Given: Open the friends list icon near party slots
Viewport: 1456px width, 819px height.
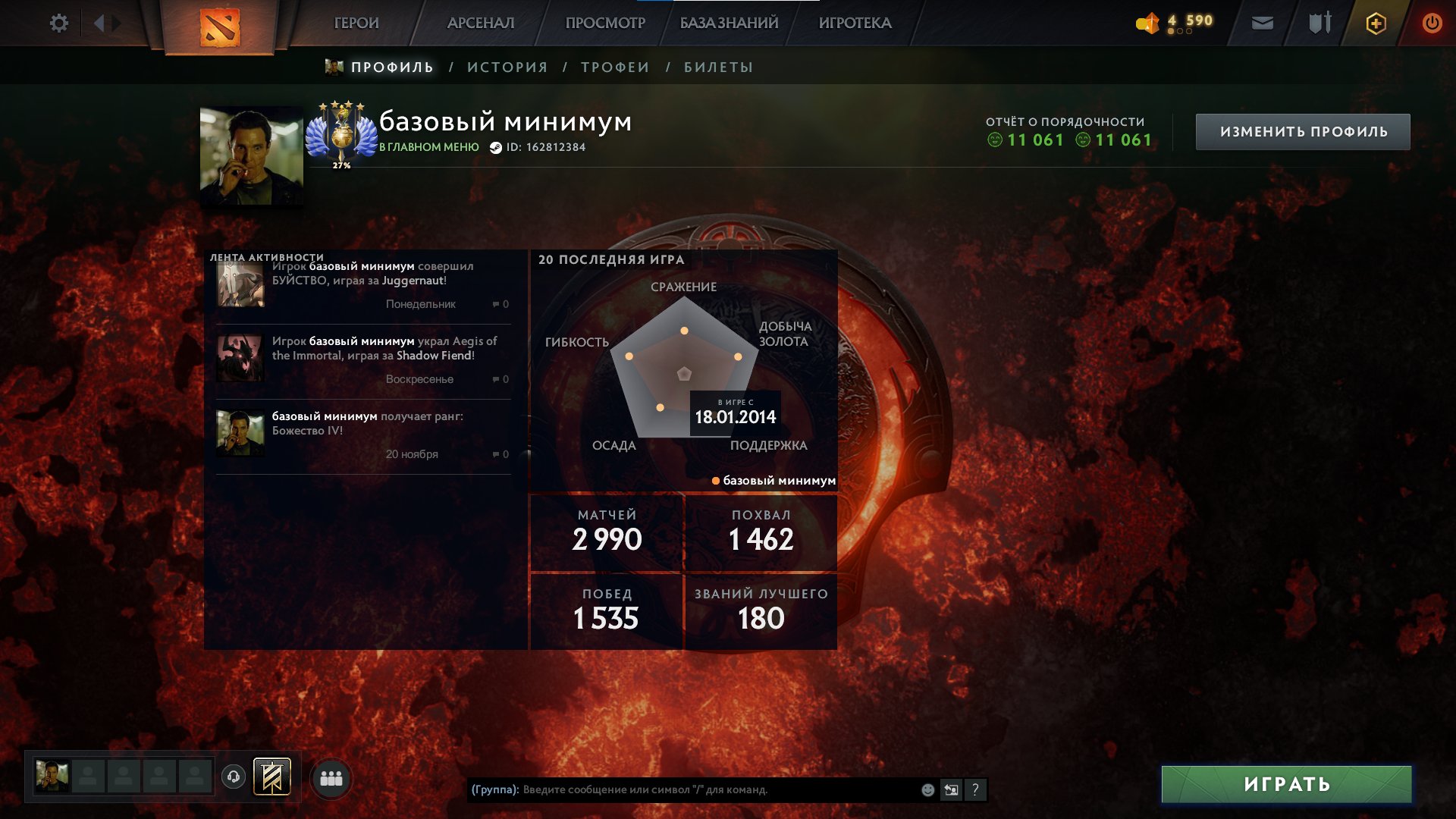Looking at the screenshot, I should (x=331, y=777).
